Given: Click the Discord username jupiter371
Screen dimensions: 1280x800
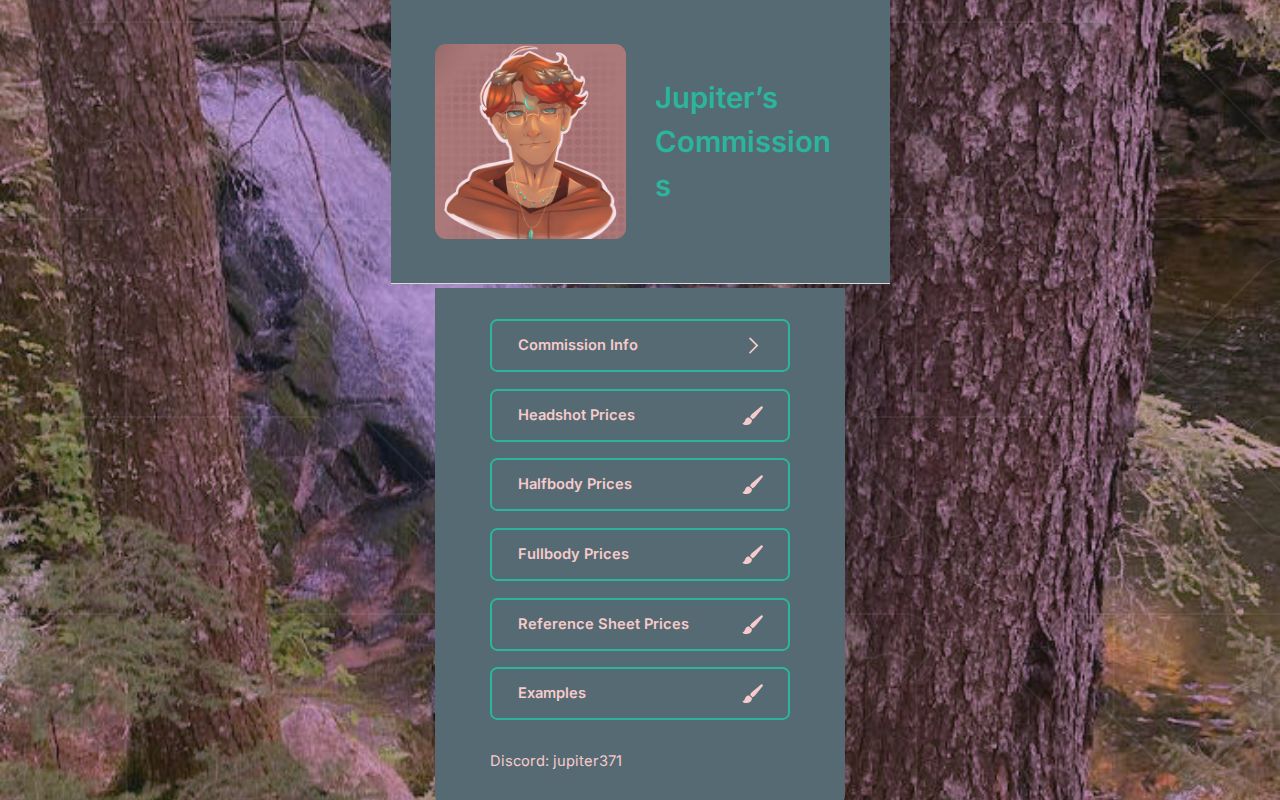Looking at the screenshot, I should pyautogui.click(x=588, y=761).
